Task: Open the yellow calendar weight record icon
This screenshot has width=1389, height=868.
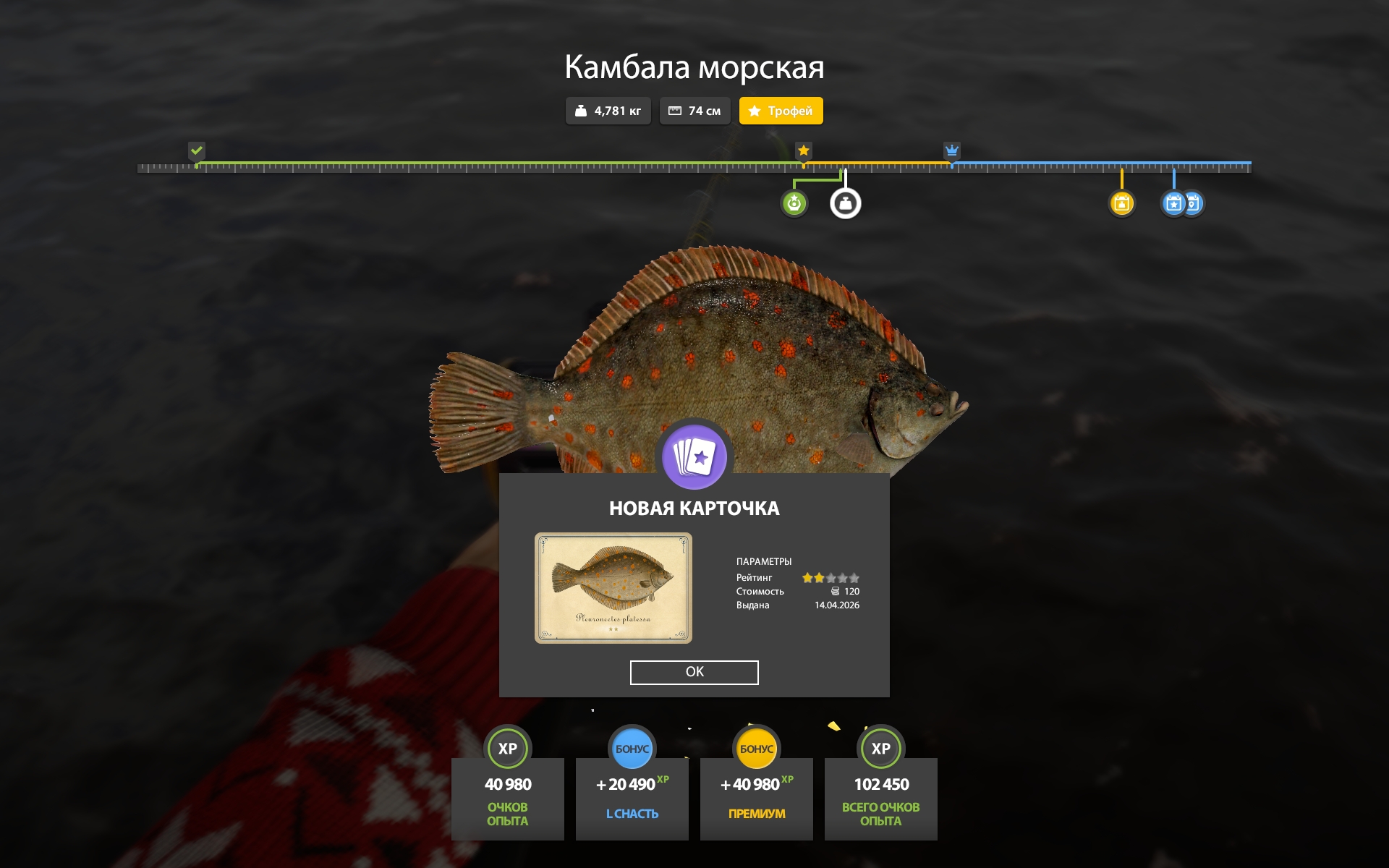Action: [1121, 203]
